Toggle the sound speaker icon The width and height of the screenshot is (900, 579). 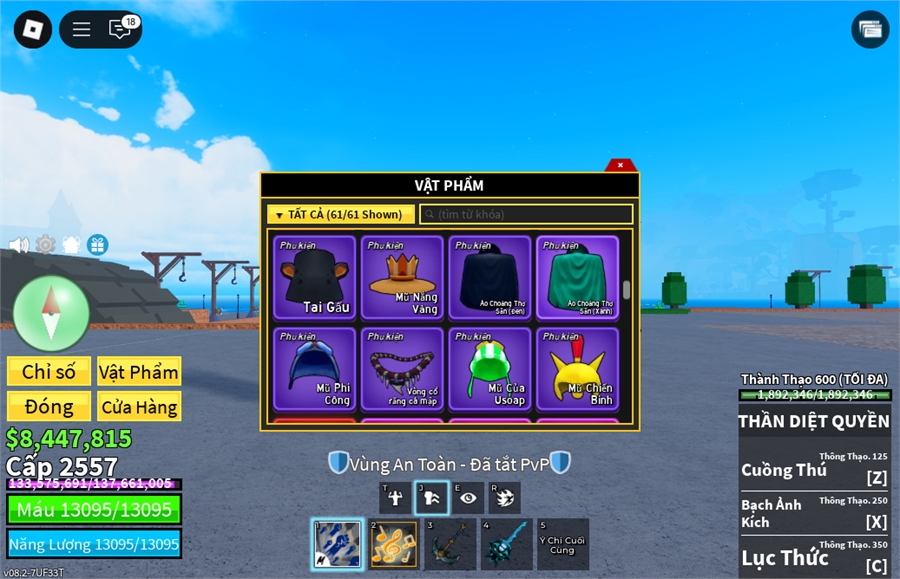pyautogui.click(x=19, y=245)
